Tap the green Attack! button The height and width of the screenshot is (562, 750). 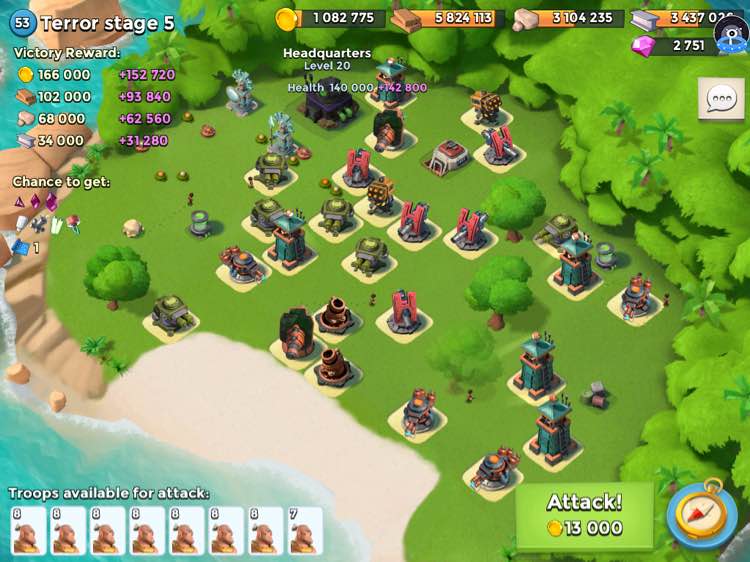click(x=584, y=516)
